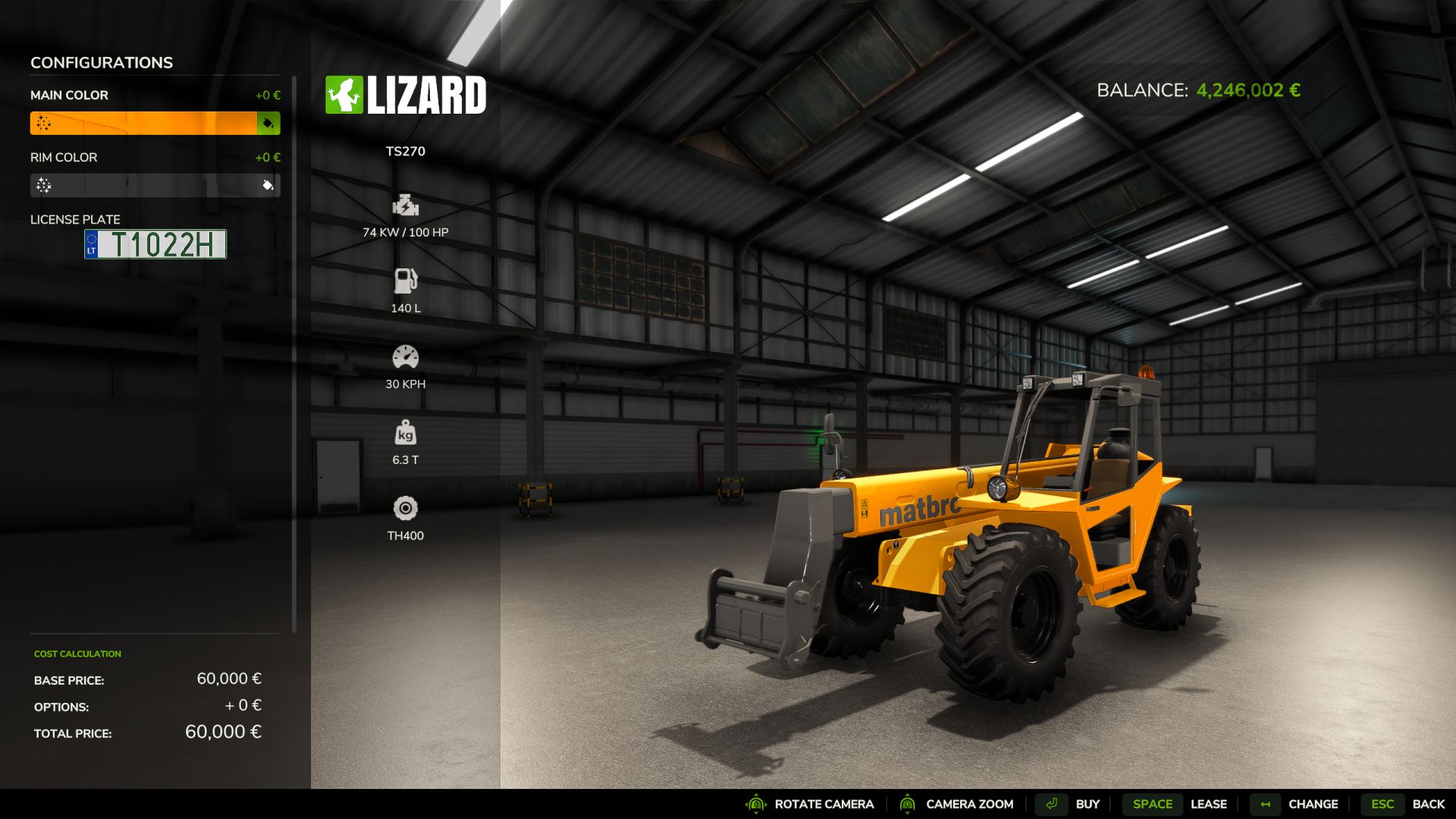1456x819 pixels.
Task: Adjust the Rim Color slider
Action: [x=144, y=185]
